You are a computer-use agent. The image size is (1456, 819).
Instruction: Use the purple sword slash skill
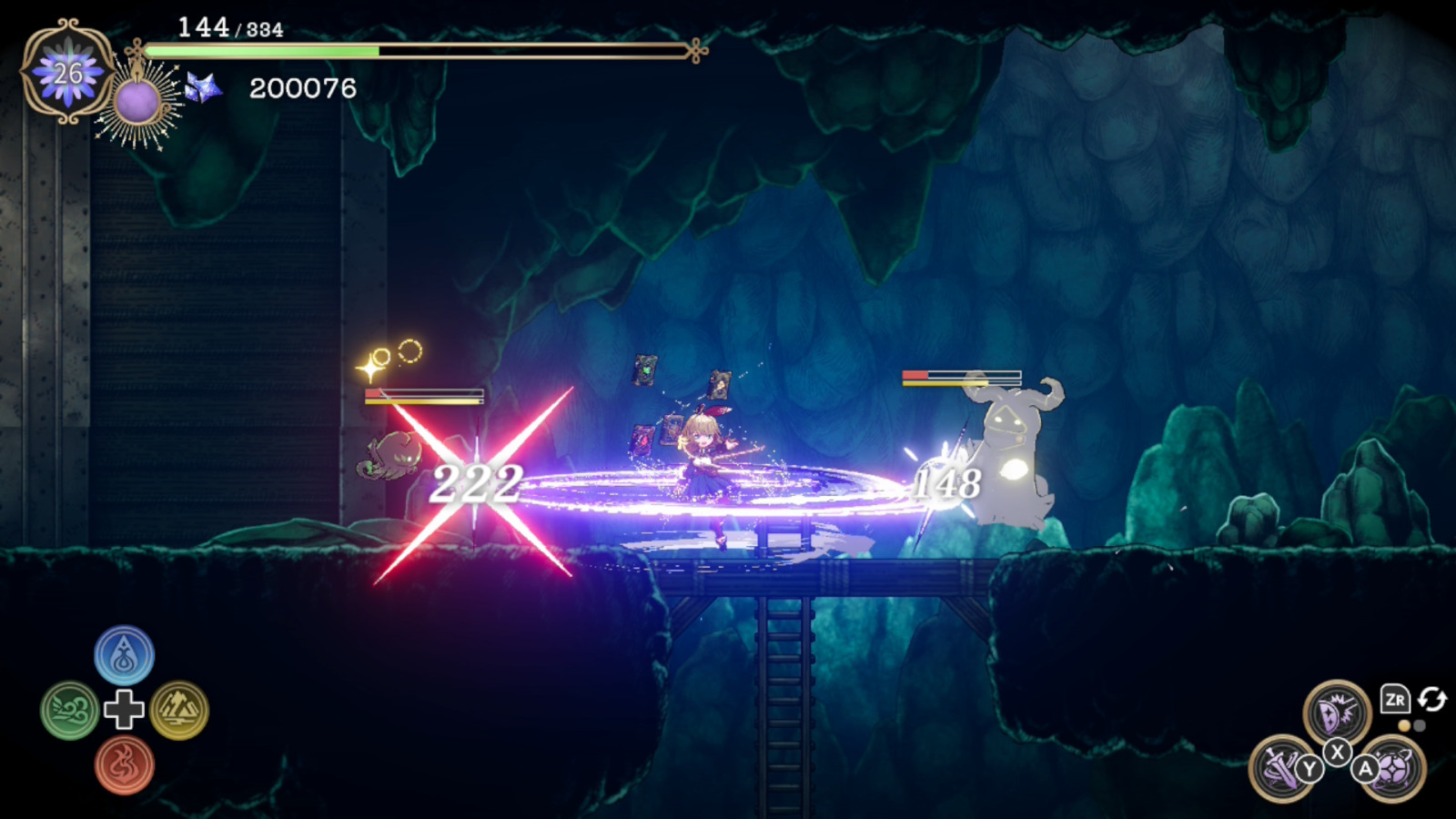coord(1281,768)
